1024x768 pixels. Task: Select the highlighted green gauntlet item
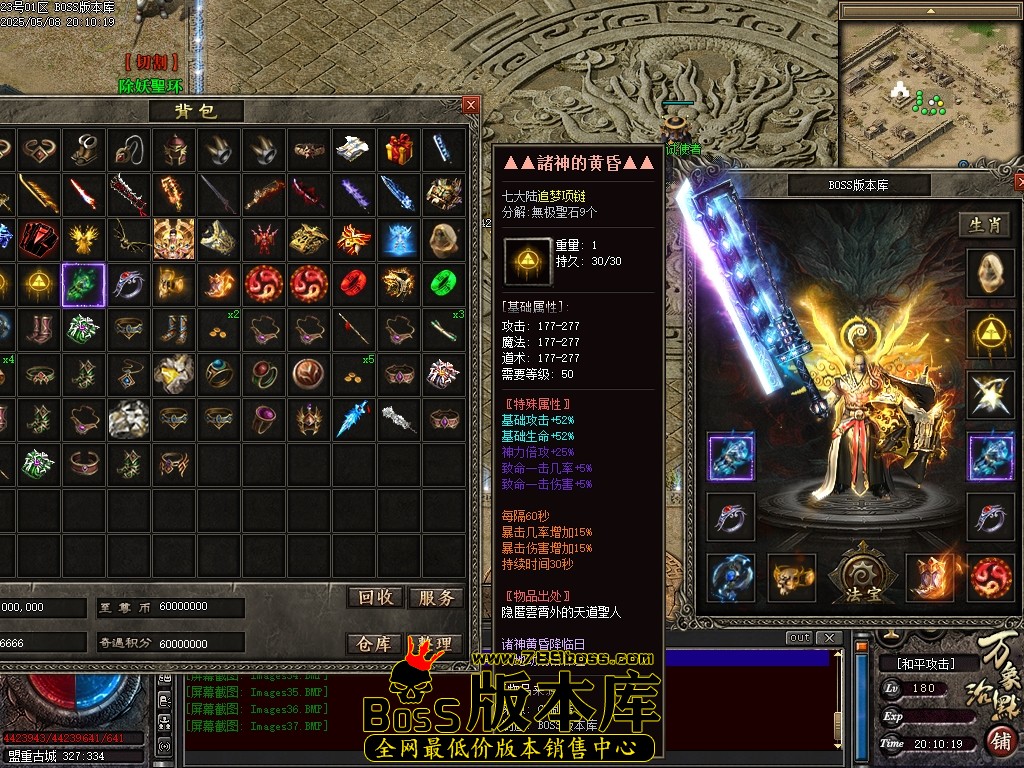(84, 284)
